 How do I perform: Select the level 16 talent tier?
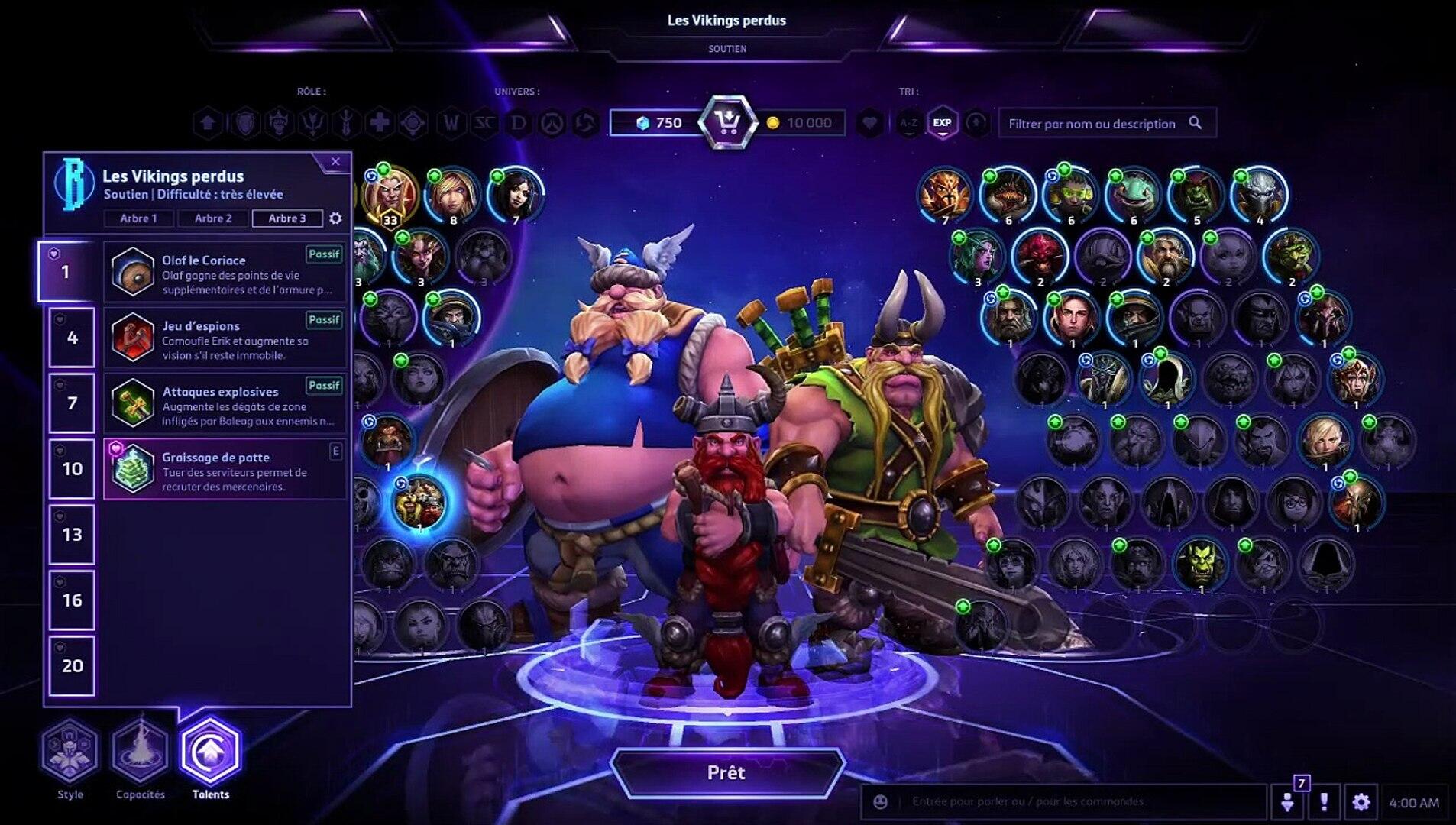point(72,600)
